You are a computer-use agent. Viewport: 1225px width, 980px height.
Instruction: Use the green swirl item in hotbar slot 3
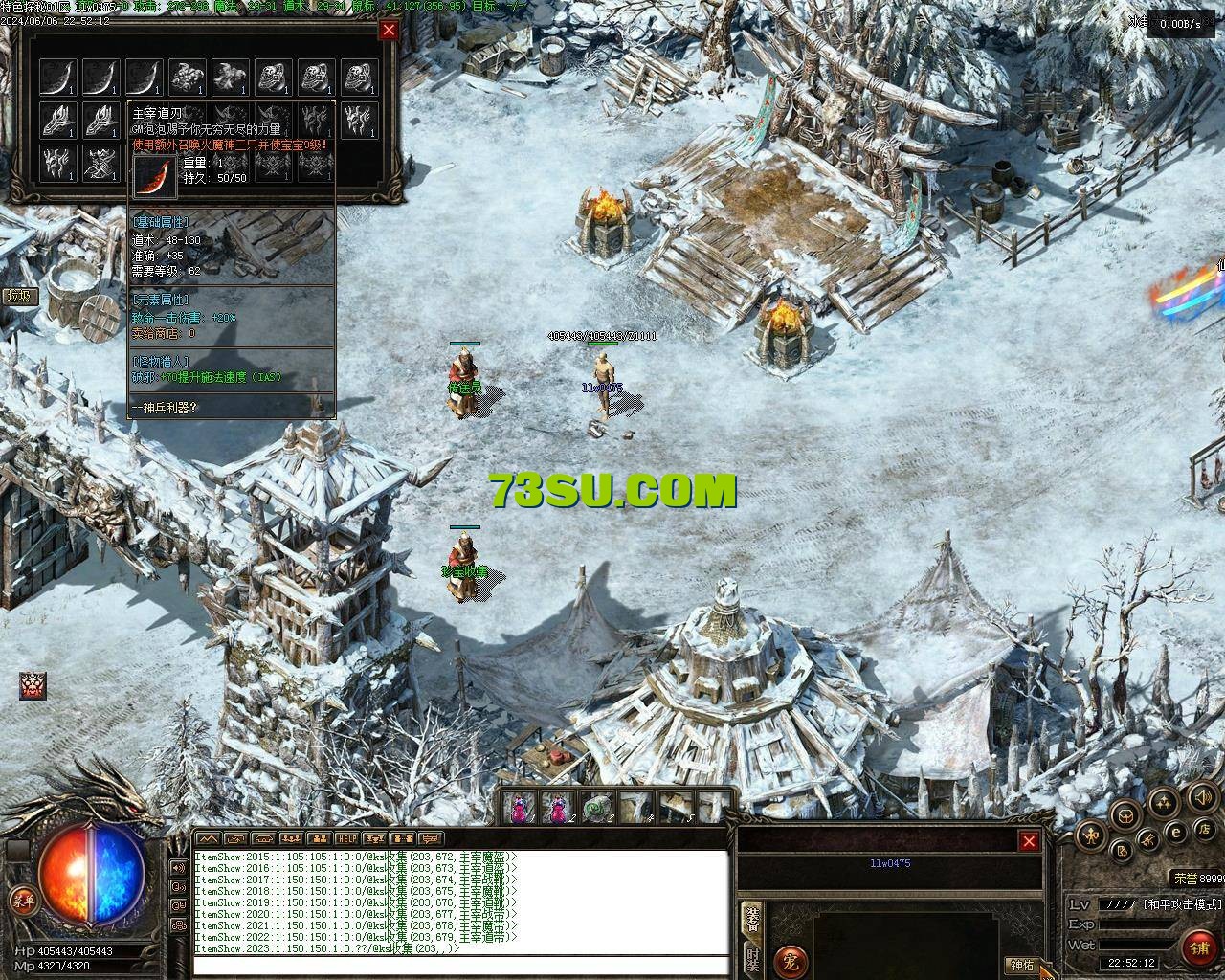click(598, 809)
